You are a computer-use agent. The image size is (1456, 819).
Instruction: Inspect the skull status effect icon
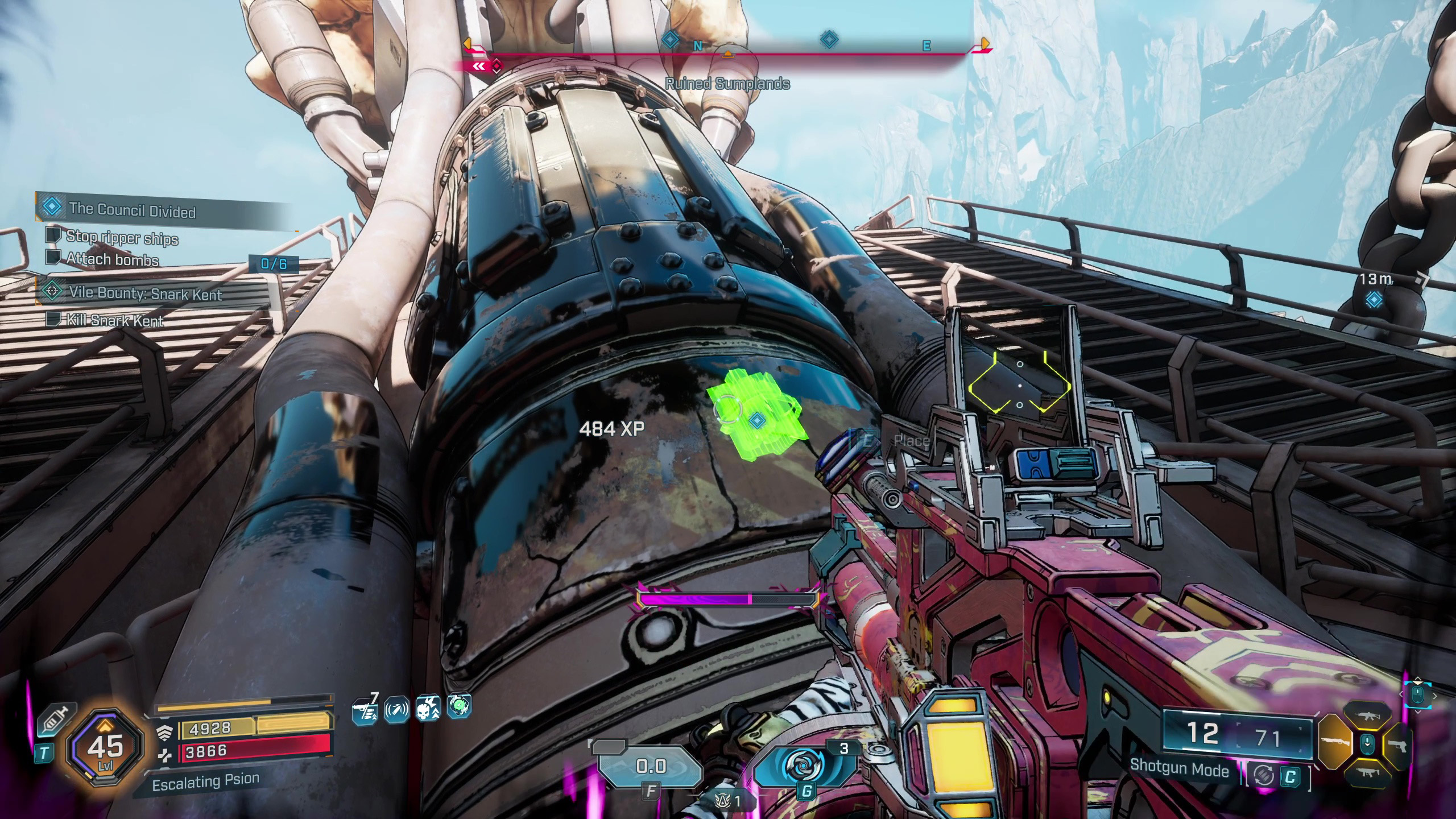coord(428,709)
